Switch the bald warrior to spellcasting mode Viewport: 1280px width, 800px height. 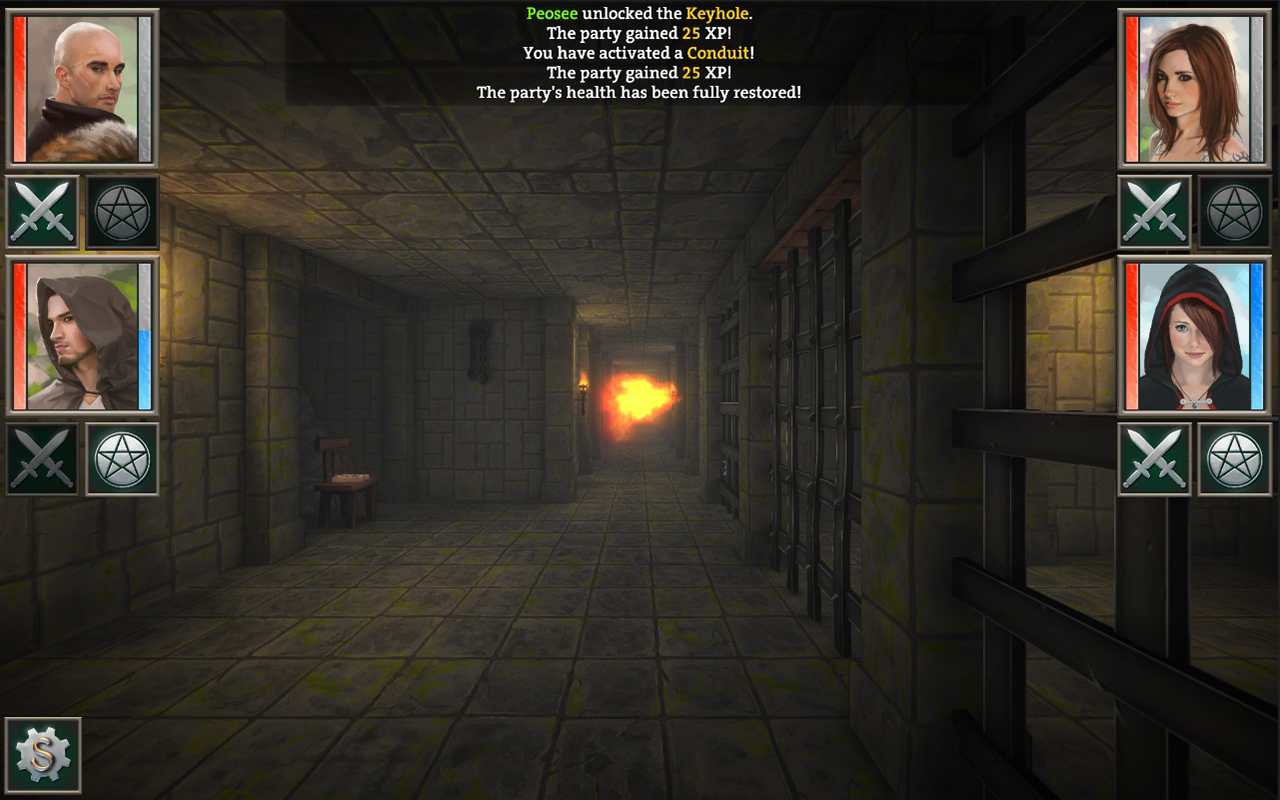[x=121, y=211]
